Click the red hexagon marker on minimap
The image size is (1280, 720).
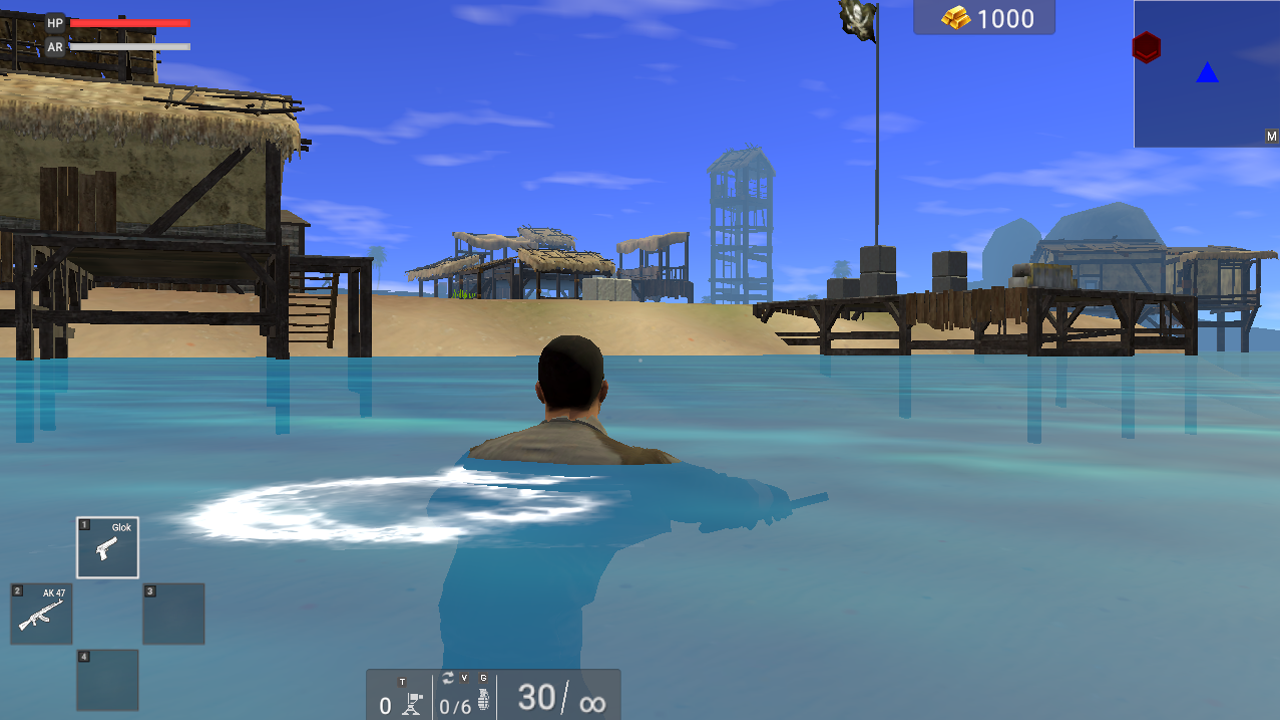1145,46
